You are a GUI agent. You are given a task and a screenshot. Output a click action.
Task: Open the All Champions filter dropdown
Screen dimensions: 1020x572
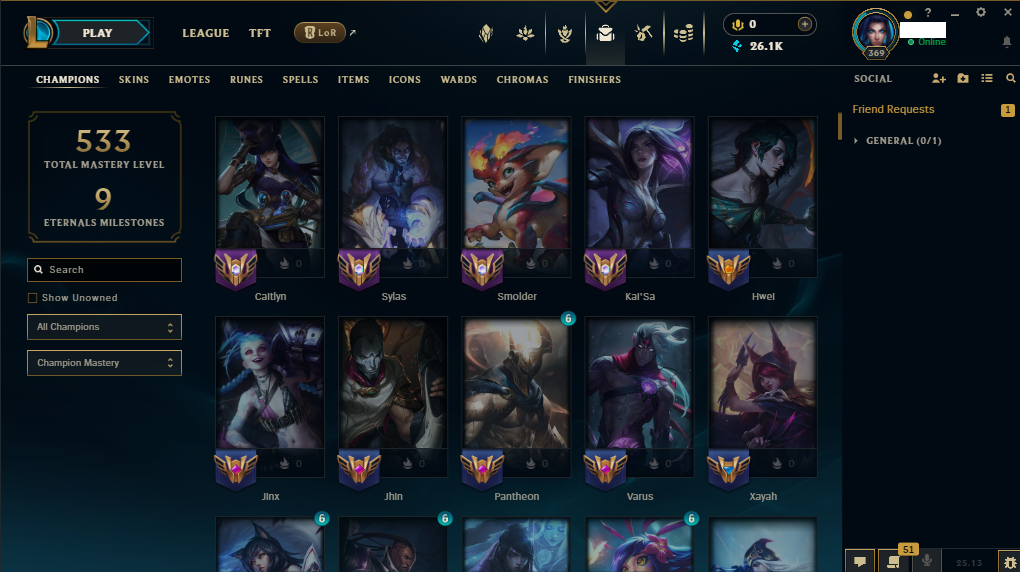(104, 327)
